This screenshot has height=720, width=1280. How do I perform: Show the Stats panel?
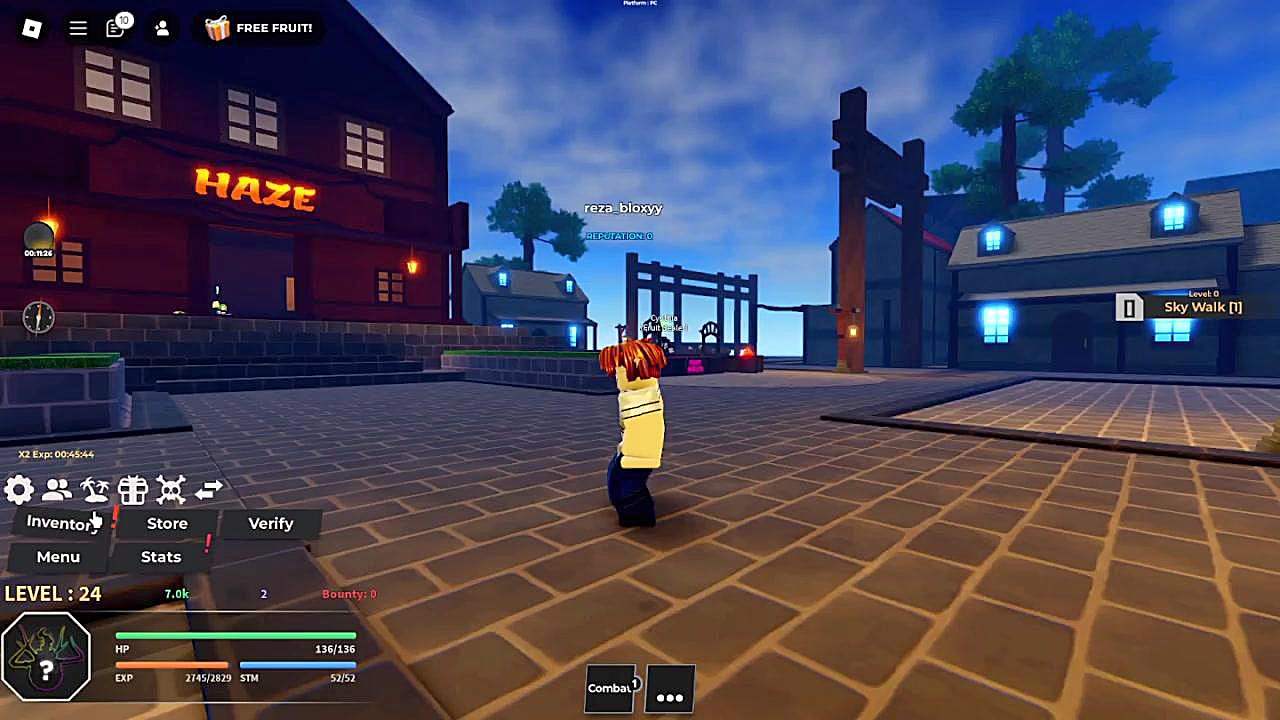click(161, 557)
